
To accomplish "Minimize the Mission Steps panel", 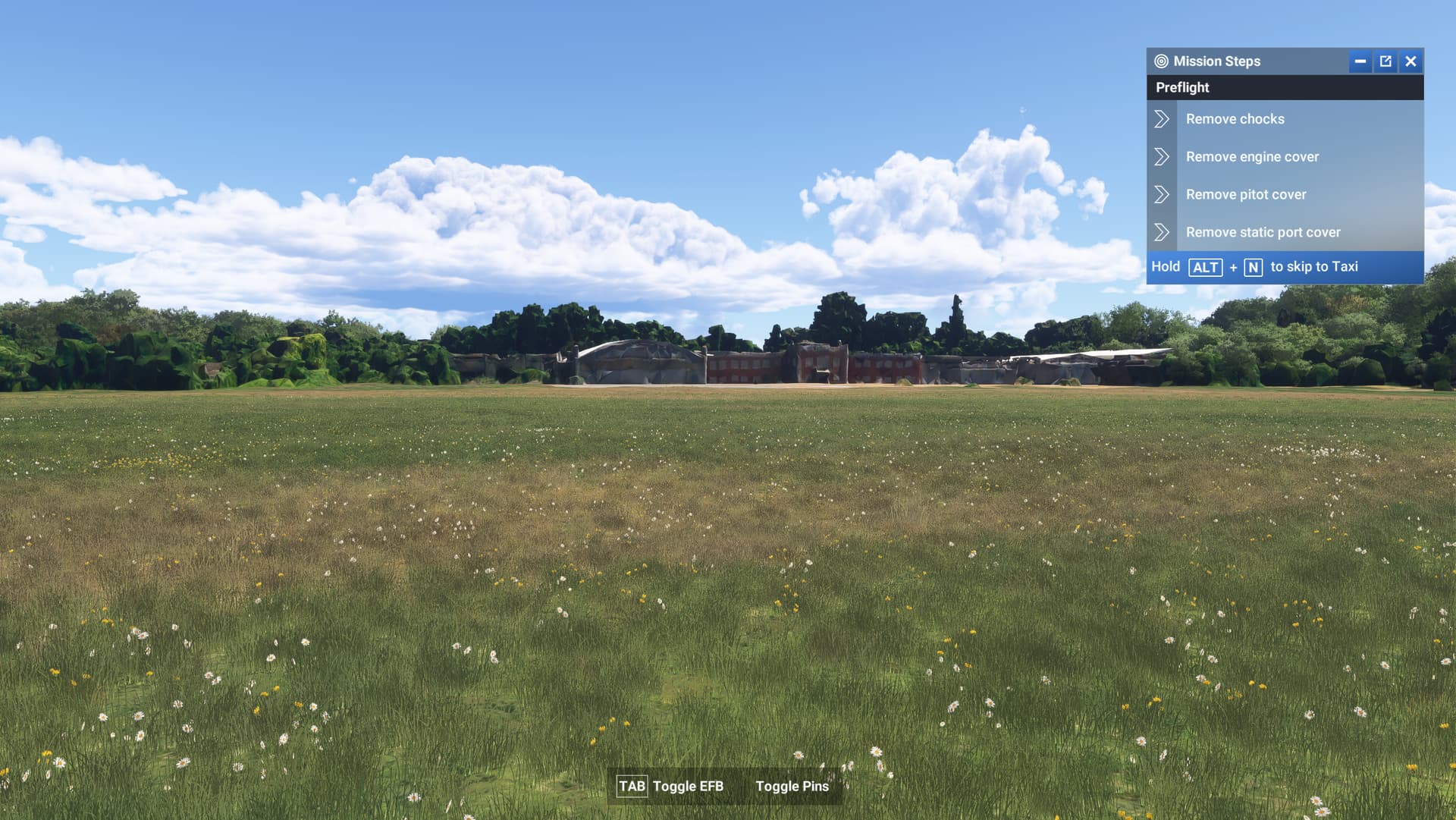I will 1360,61.
